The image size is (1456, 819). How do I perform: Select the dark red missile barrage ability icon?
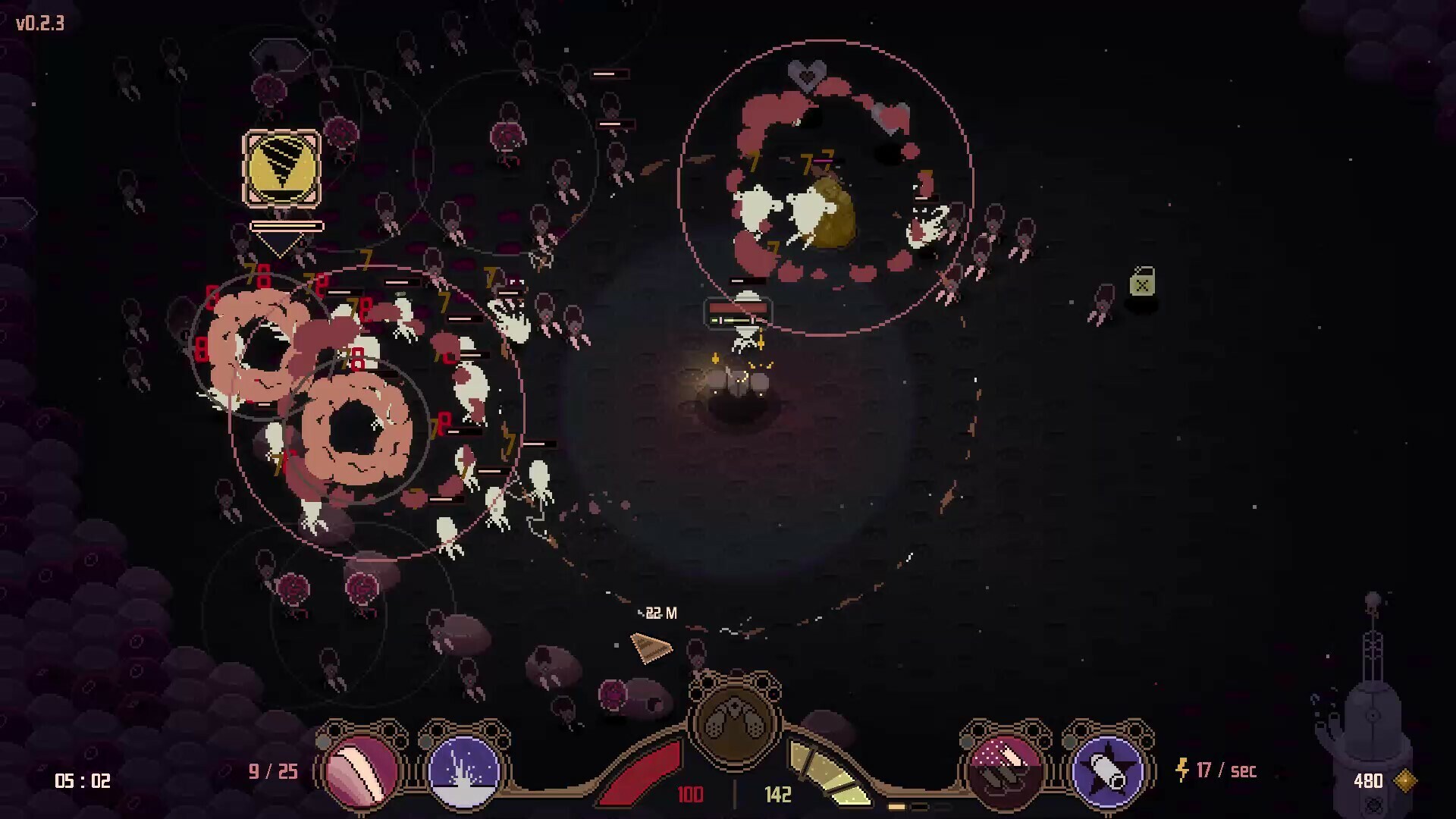click(x=1003, y=769)
